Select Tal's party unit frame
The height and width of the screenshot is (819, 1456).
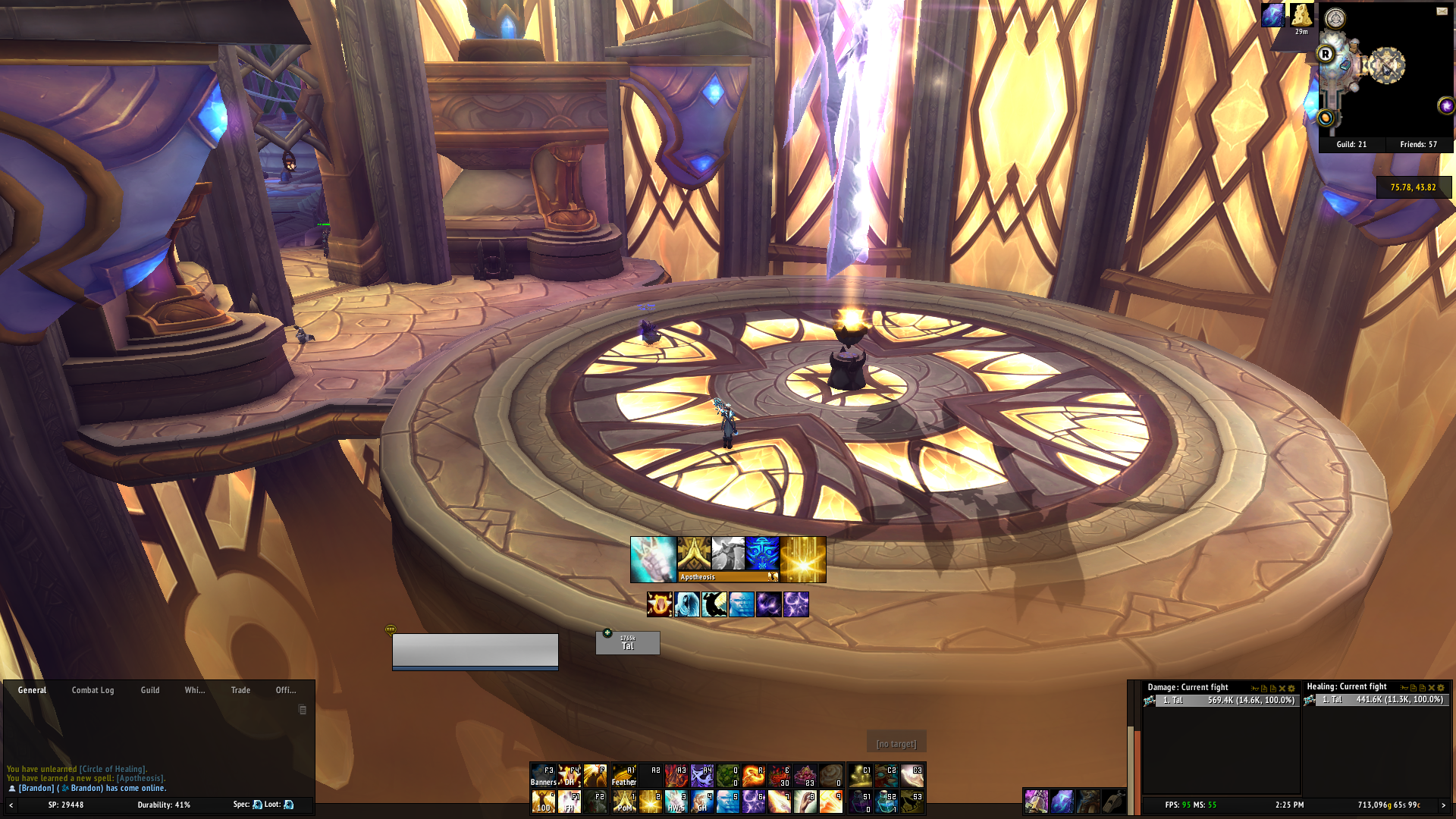pyautogui.click(x=628, y=643)
